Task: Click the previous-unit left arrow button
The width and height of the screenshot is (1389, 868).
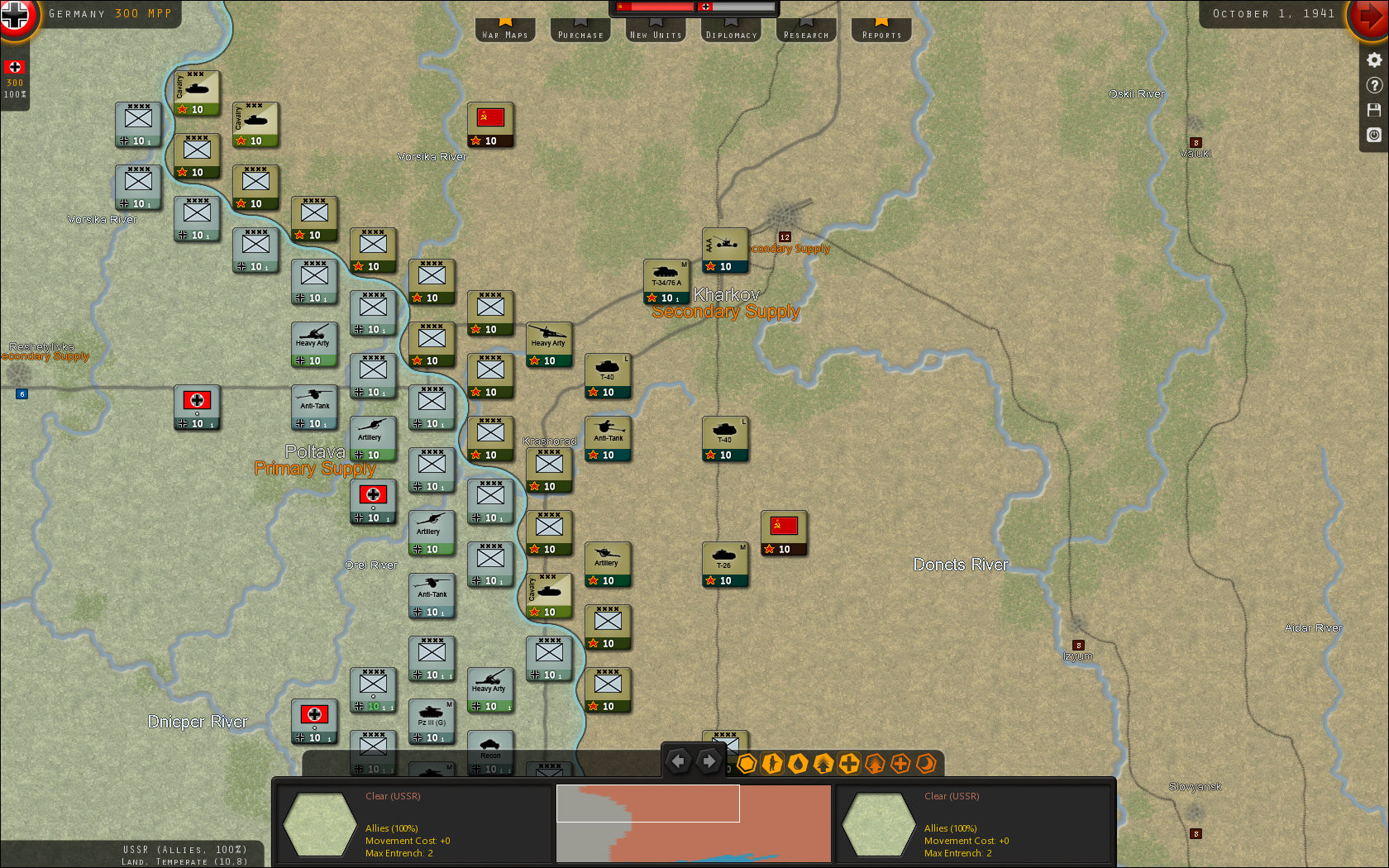Action: (x=678, y=760)
